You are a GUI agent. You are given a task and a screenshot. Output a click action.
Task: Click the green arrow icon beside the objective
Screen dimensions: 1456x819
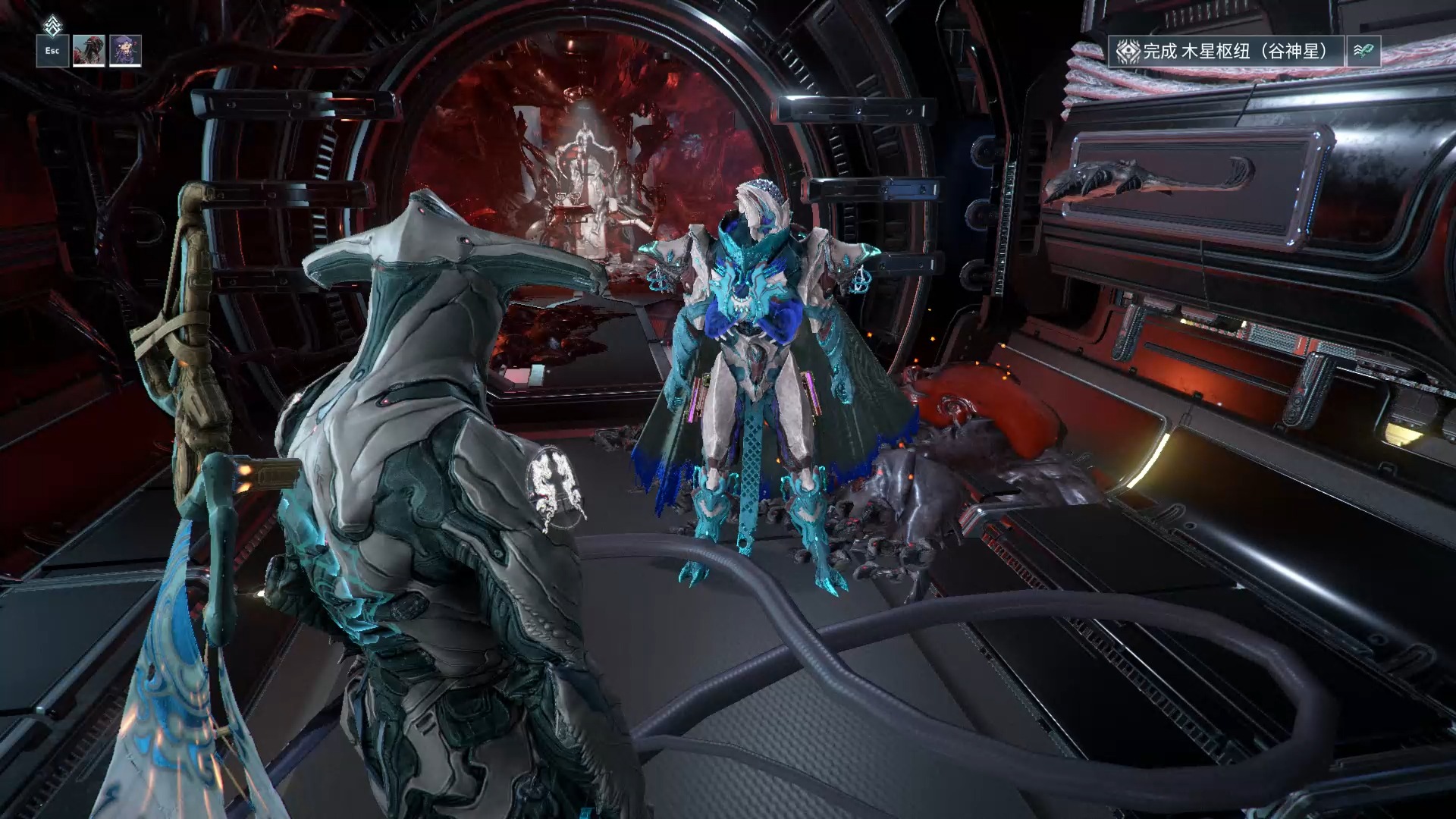[x=1363, y=52]
